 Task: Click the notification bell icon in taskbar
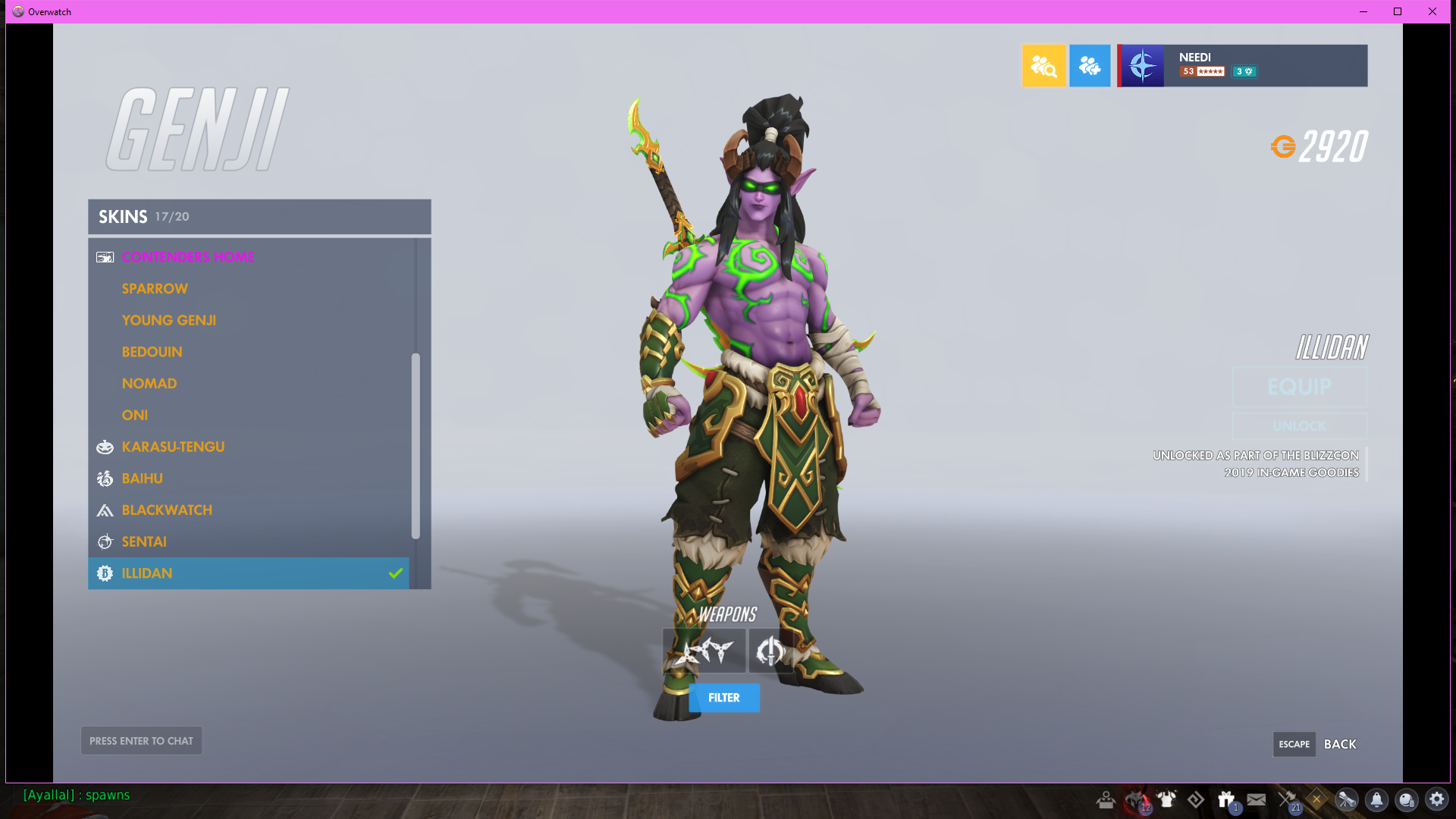1376,799
